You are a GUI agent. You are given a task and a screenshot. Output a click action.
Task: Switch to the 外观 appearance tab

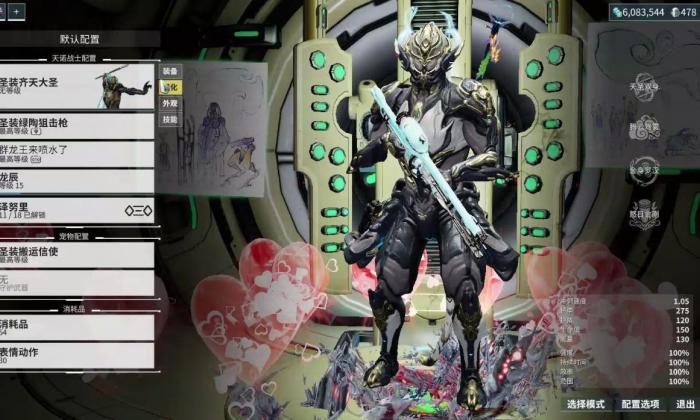tap(171, 103)
